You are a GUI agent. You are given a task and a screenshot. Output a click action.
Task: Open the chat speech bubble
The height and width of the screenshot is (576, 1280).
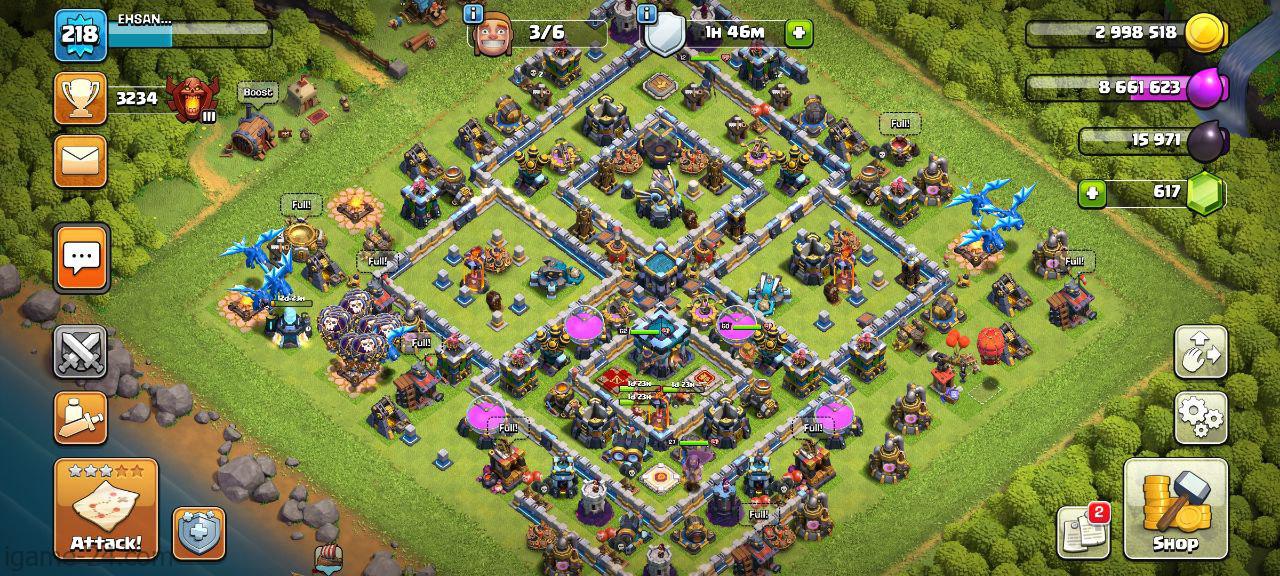pyautogui.click(x=80, y=257)
